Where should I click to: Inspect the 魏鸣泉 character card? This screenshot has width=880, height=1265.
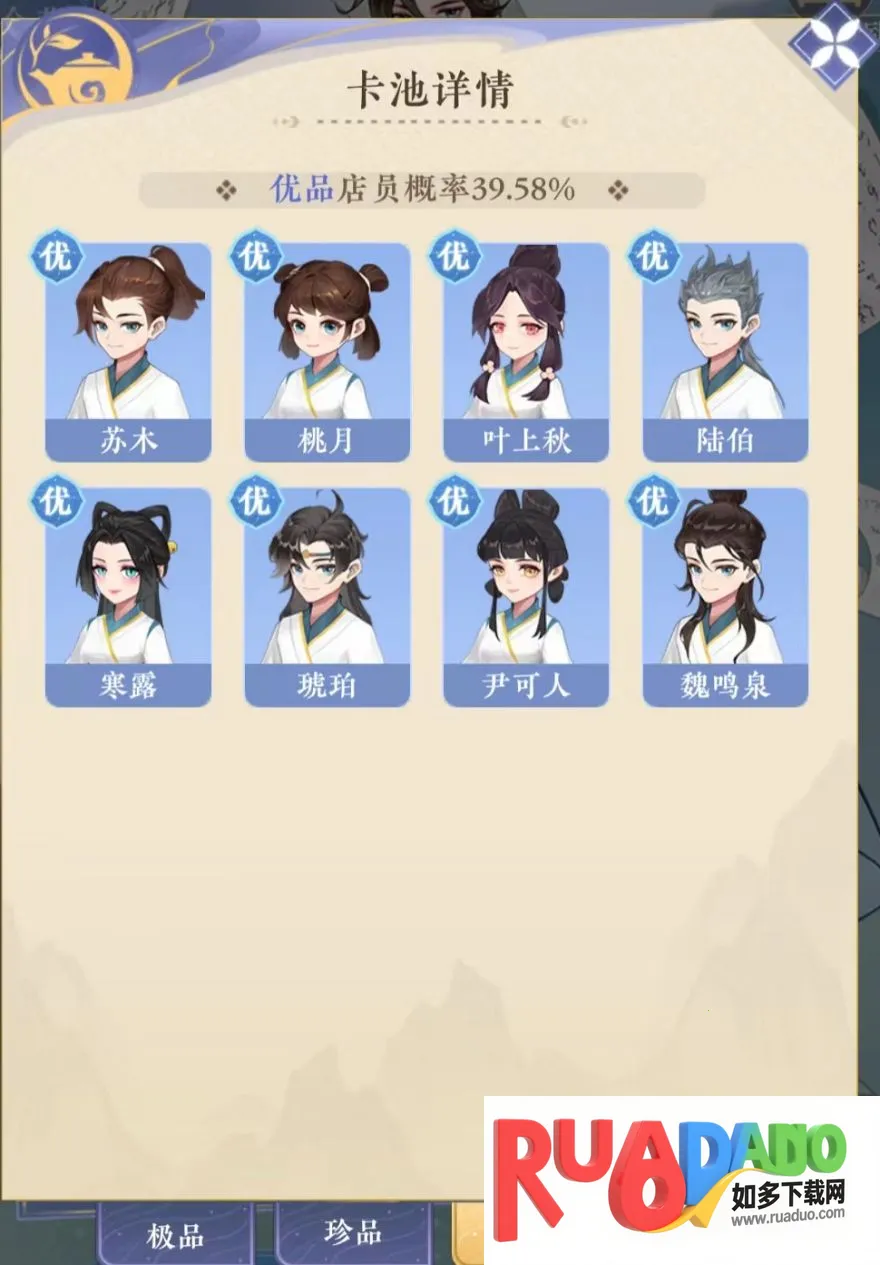[x=725, y=597]
